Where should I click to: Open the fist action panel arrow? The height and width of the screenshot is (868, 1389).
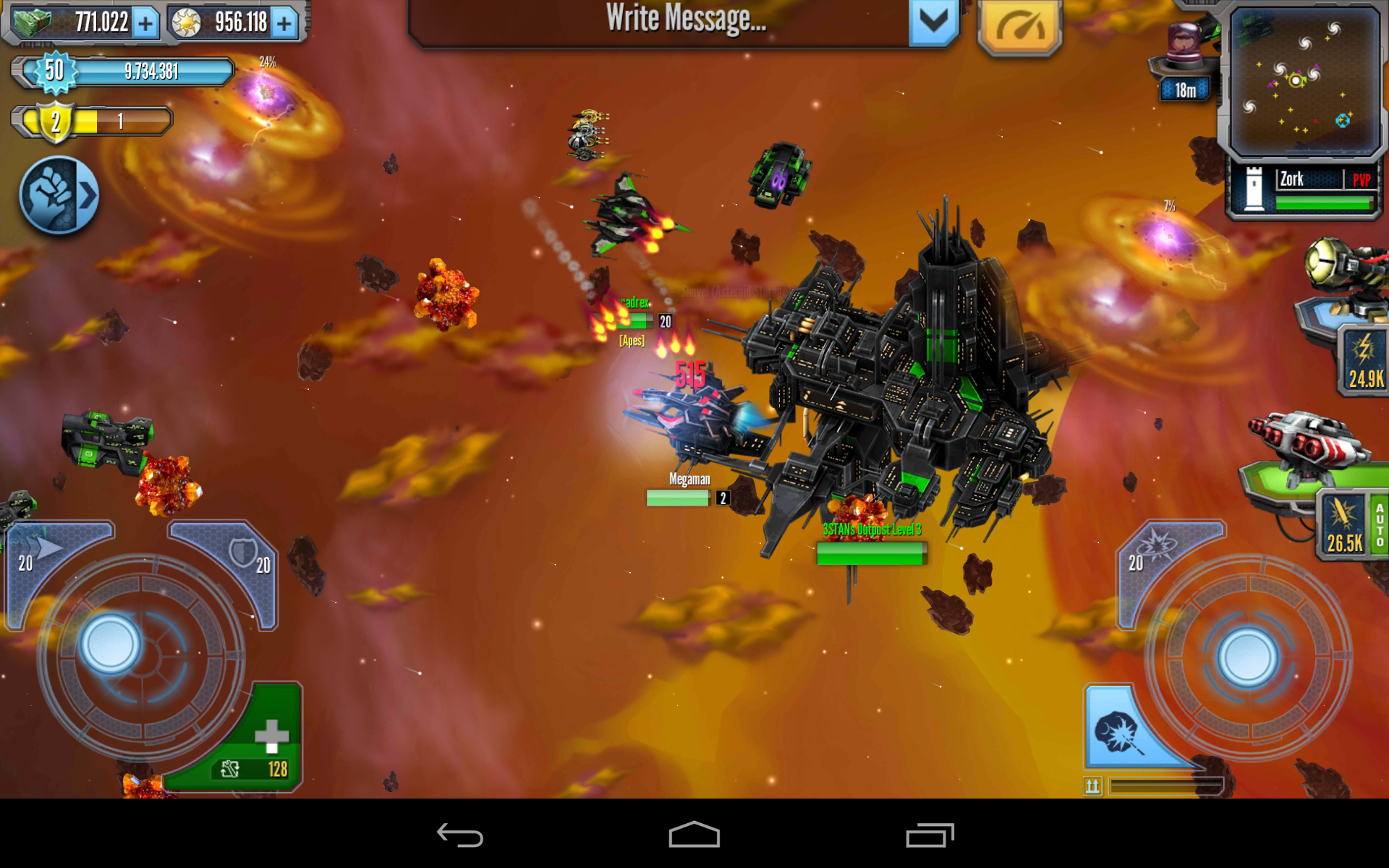59,195
